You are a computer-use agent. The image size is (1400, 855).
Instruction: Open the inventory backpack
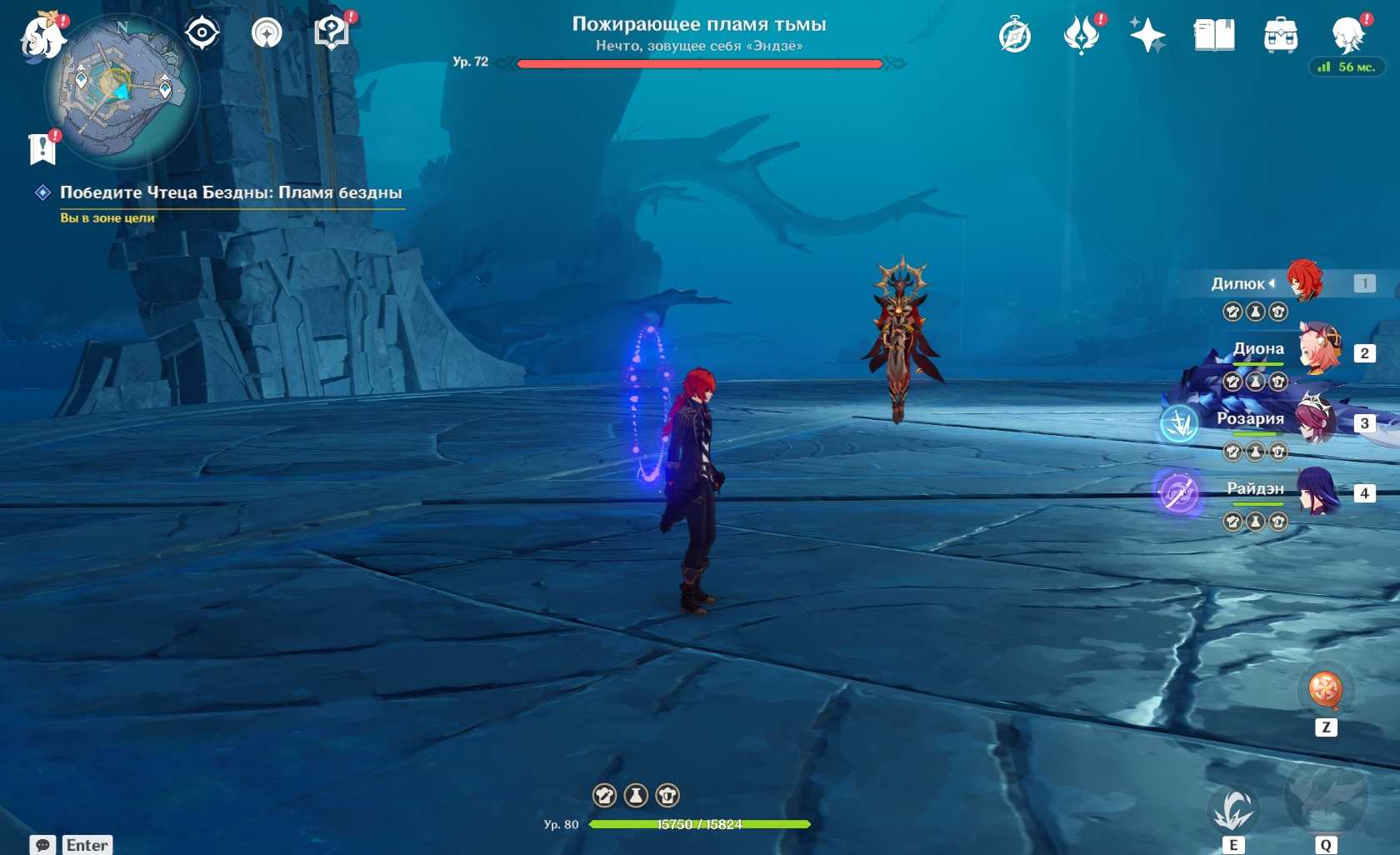(1280, 36)
